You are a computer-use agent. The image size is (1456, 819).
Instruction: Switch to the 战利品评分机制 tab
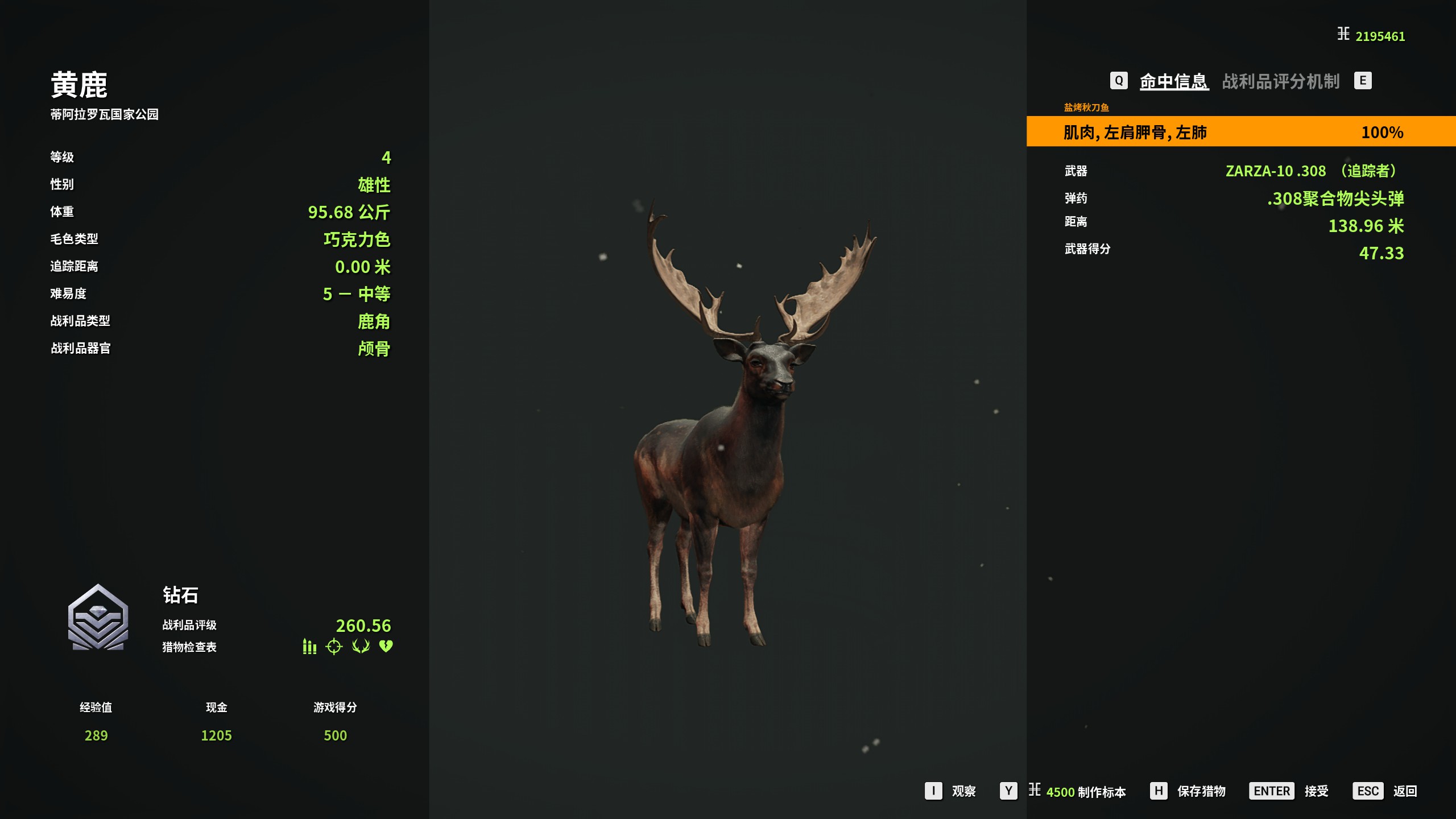click(x=1280, y=81)
